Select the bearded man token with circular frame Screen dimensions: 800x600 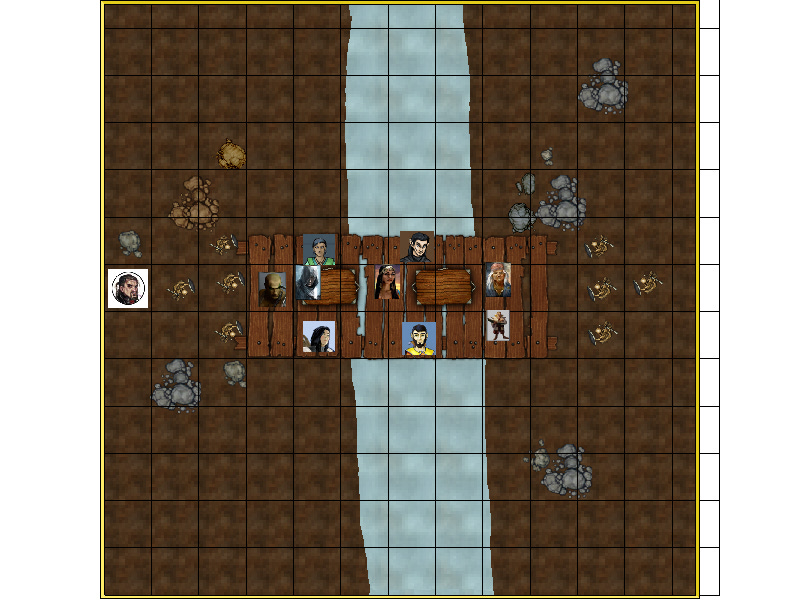pyautogui.click(x=128, y=289)
